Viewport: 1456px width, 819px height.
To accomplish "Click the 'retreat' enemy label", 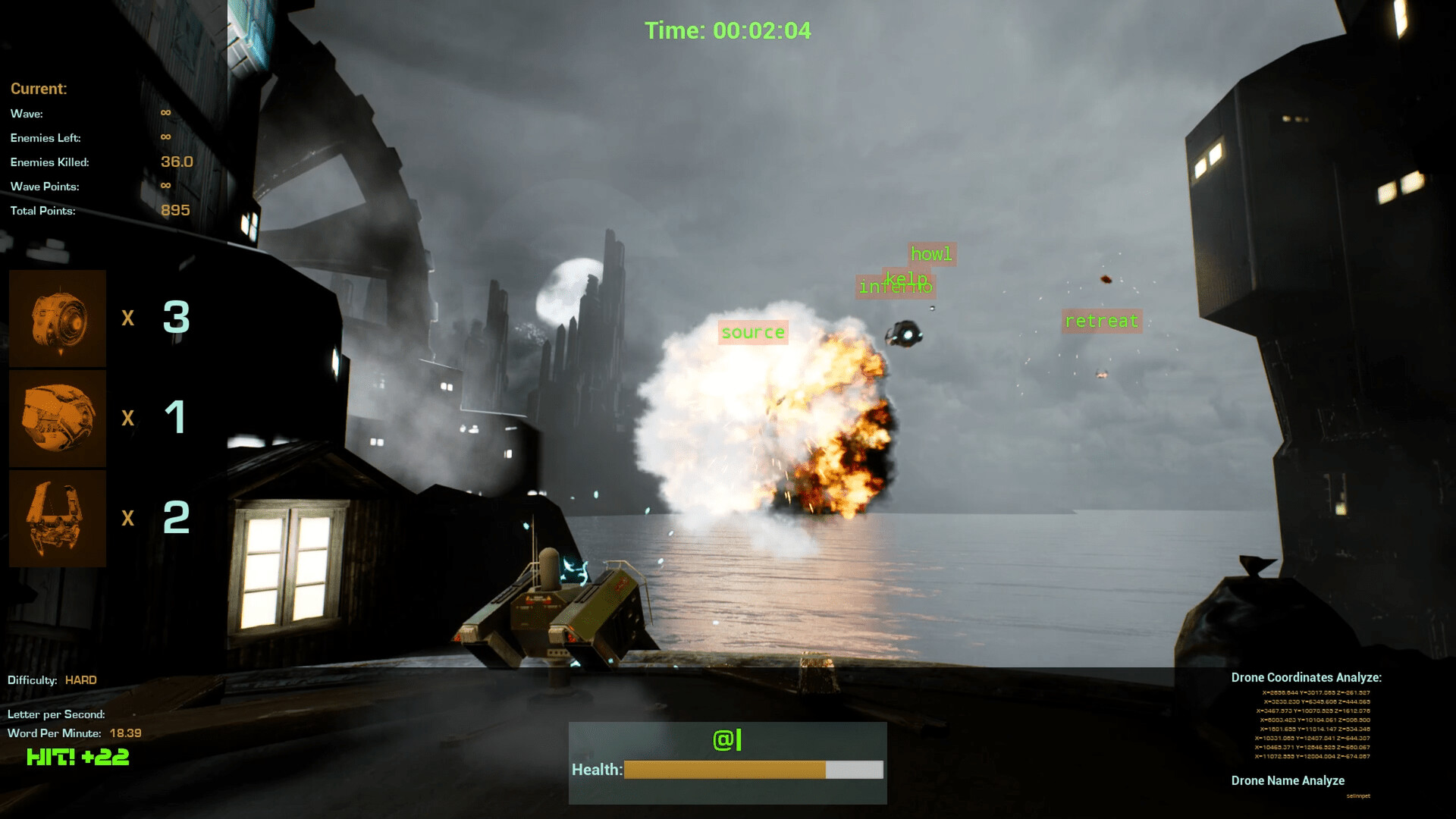I will [x=1101, y=321].
